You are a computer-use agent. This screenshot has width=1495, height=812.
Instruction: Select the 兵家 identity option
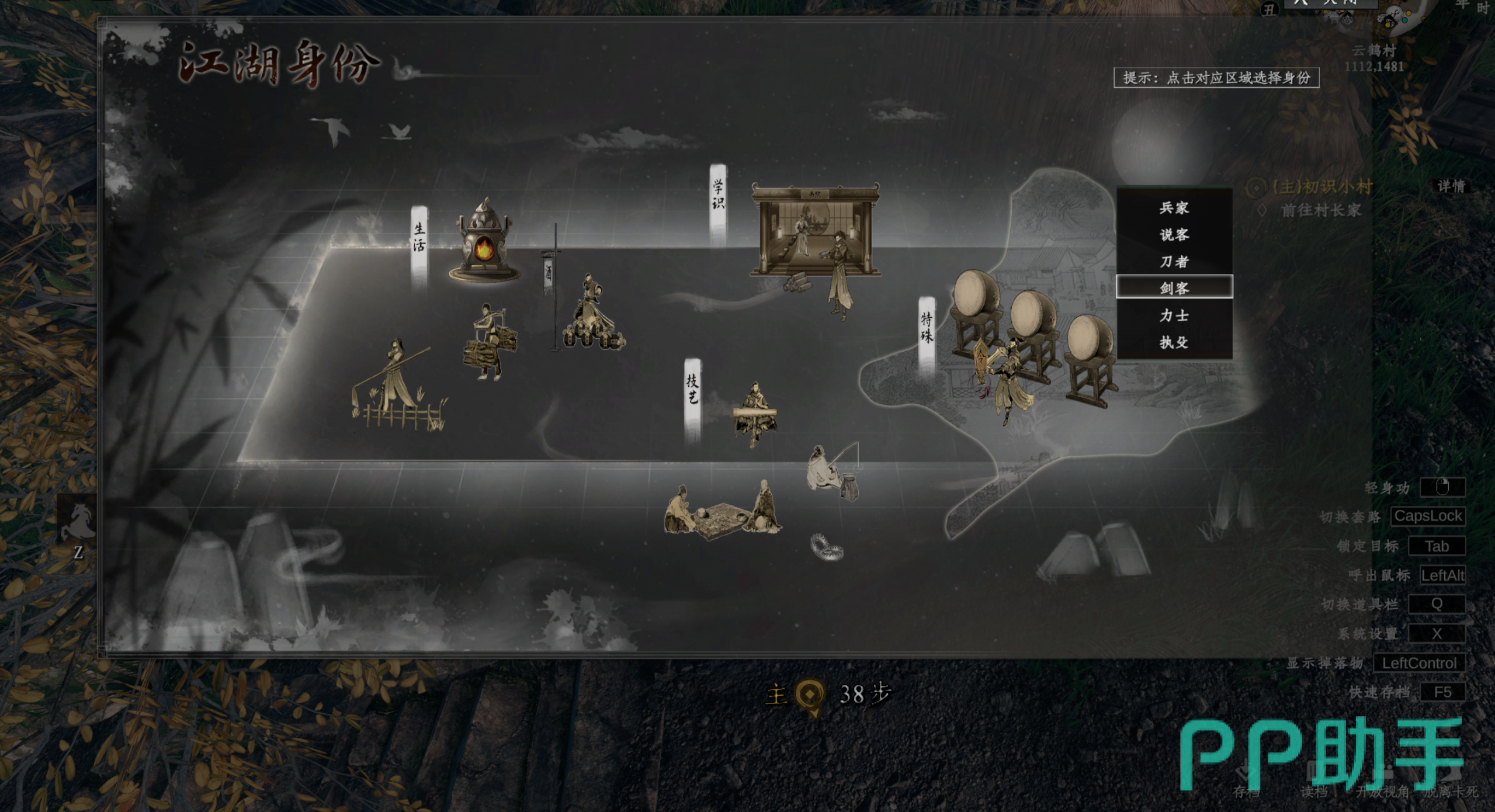pyautogui.click(x=1174, y=208)
